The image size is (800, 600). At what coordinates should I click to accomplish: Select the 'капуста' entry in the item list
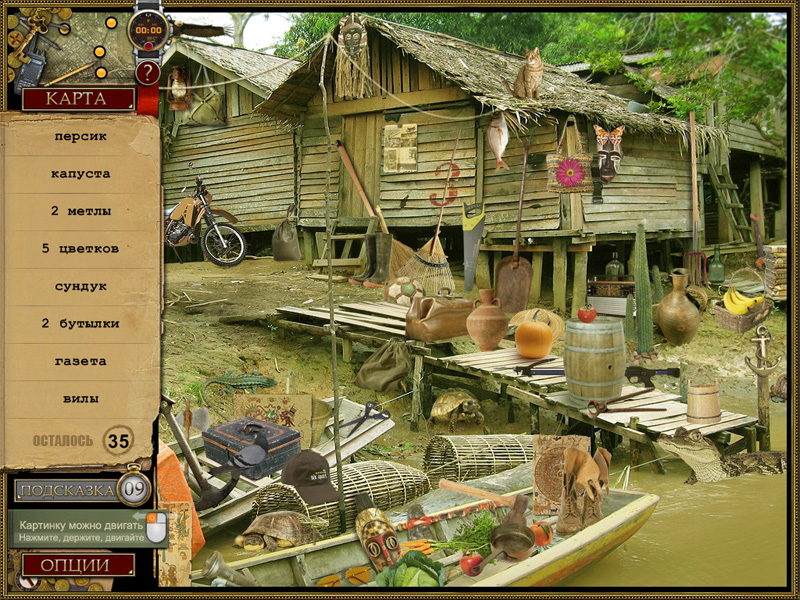pyautogui.click(x=80, y=174)
